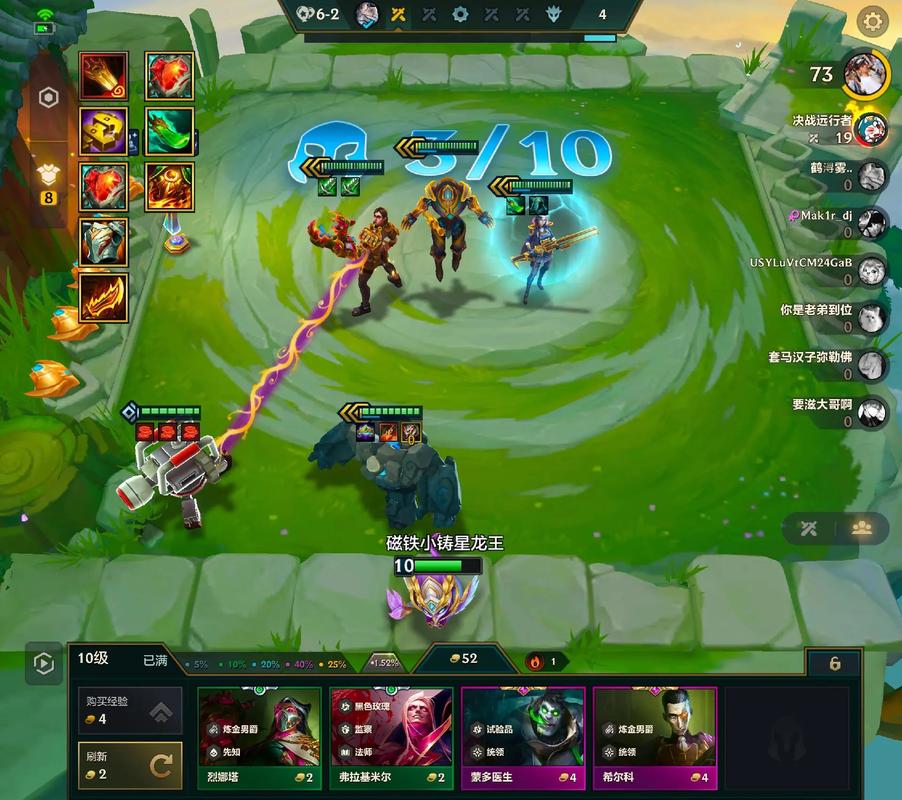Screen dimensions: 902x800
Task: Open the settings gear
Action: click(873, 21)
